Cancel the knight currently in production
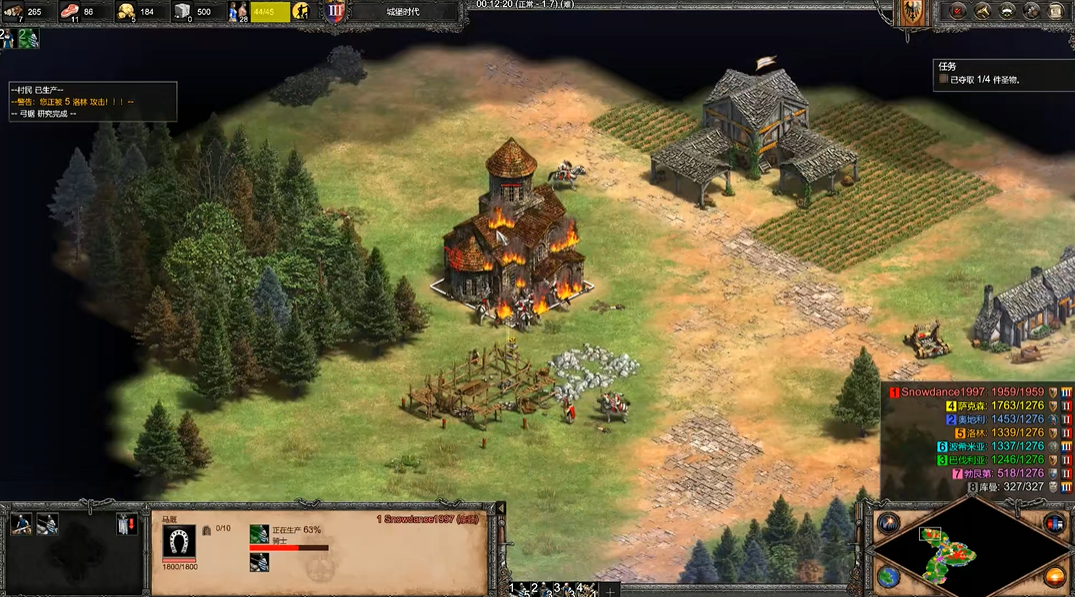Screen dimensions: 1075x597 pos(260,534)
